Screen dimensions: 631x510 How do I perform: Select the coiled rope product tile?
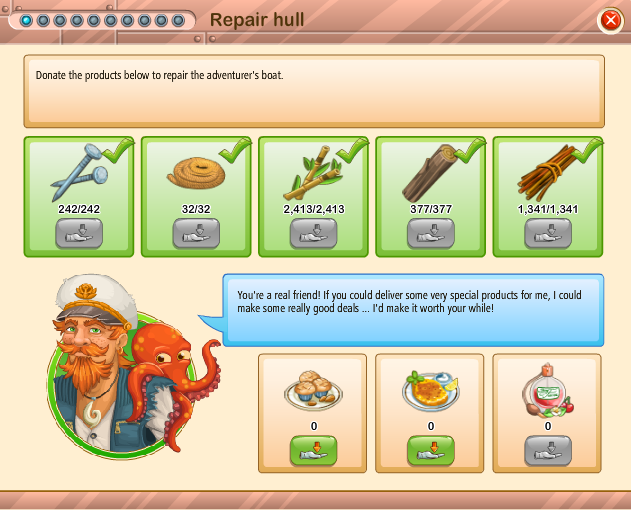[x=196, y=172]
